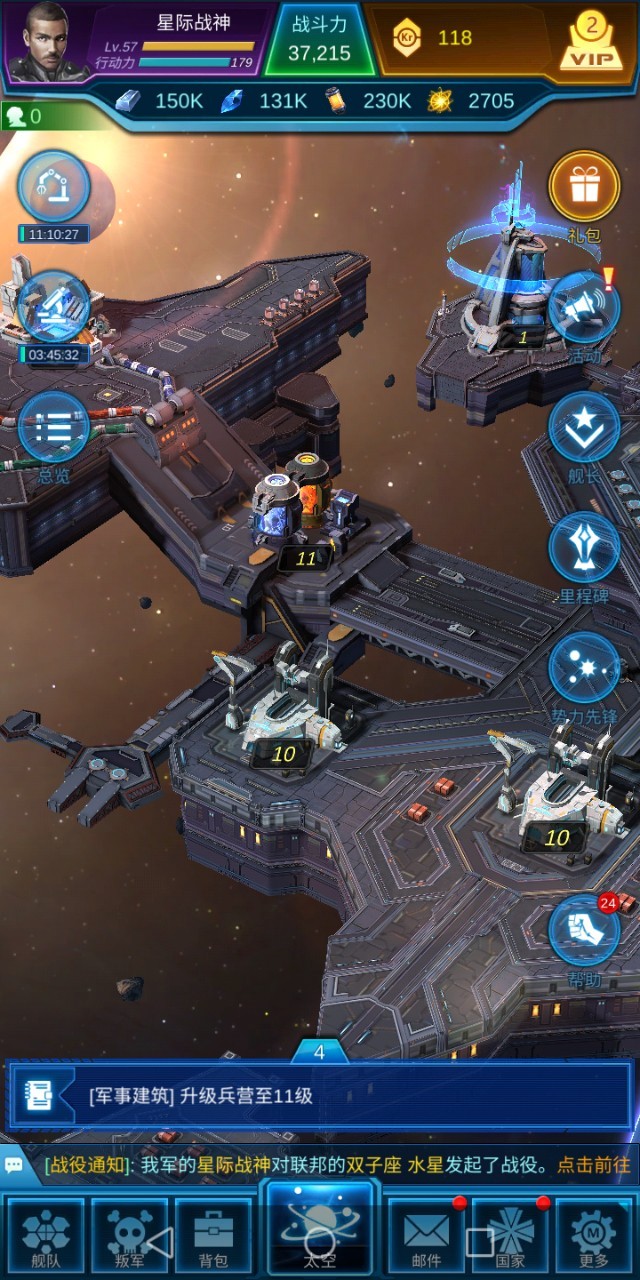This screenshot has width=640, height=1280.
Task: Open the 叛军 rebels menu
Action: pos(129,1236)
